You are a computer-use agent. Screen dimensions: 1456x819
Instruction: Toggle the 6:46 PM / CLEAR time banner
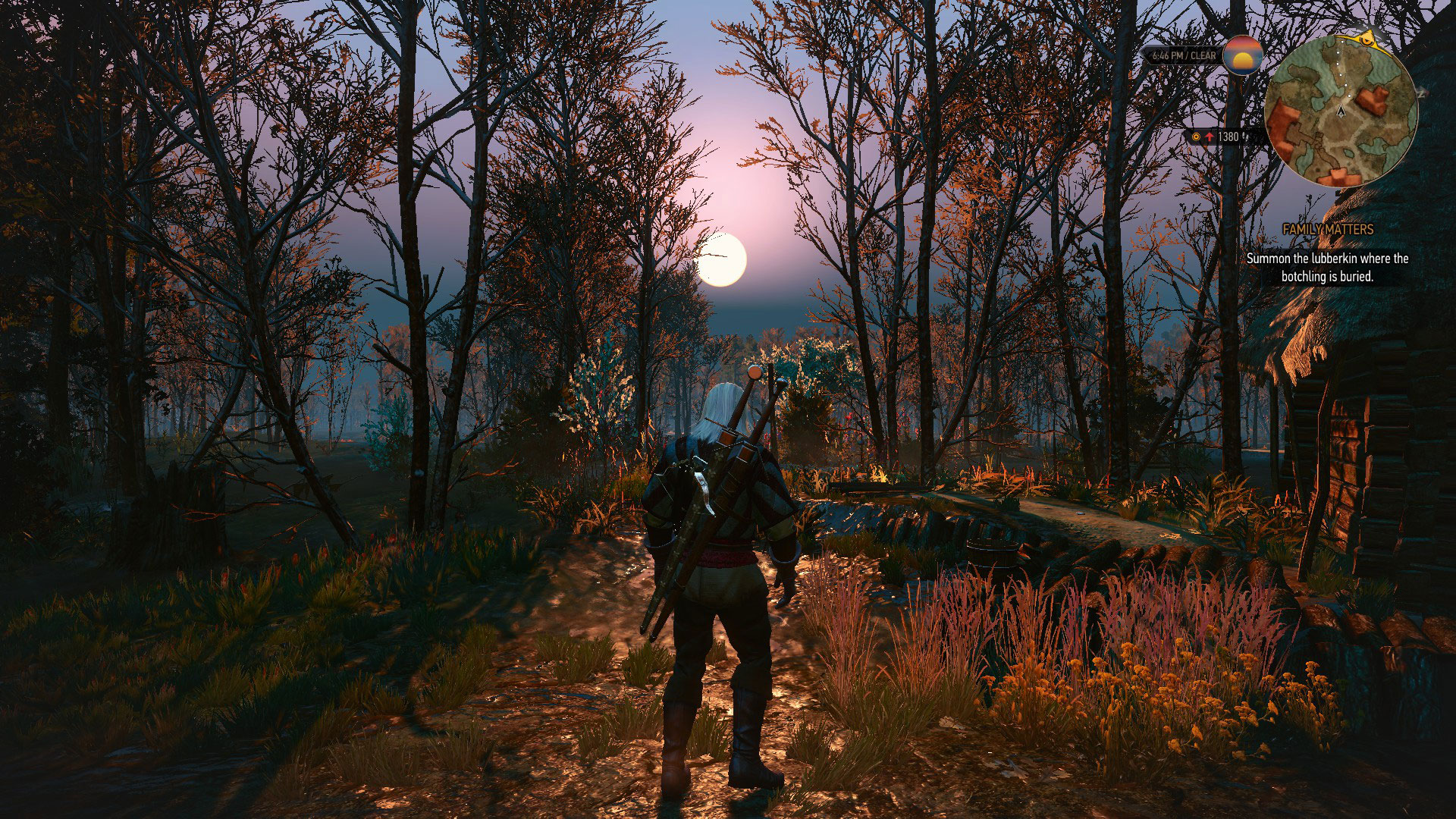pyautogui.click(x=1185, y=55)
